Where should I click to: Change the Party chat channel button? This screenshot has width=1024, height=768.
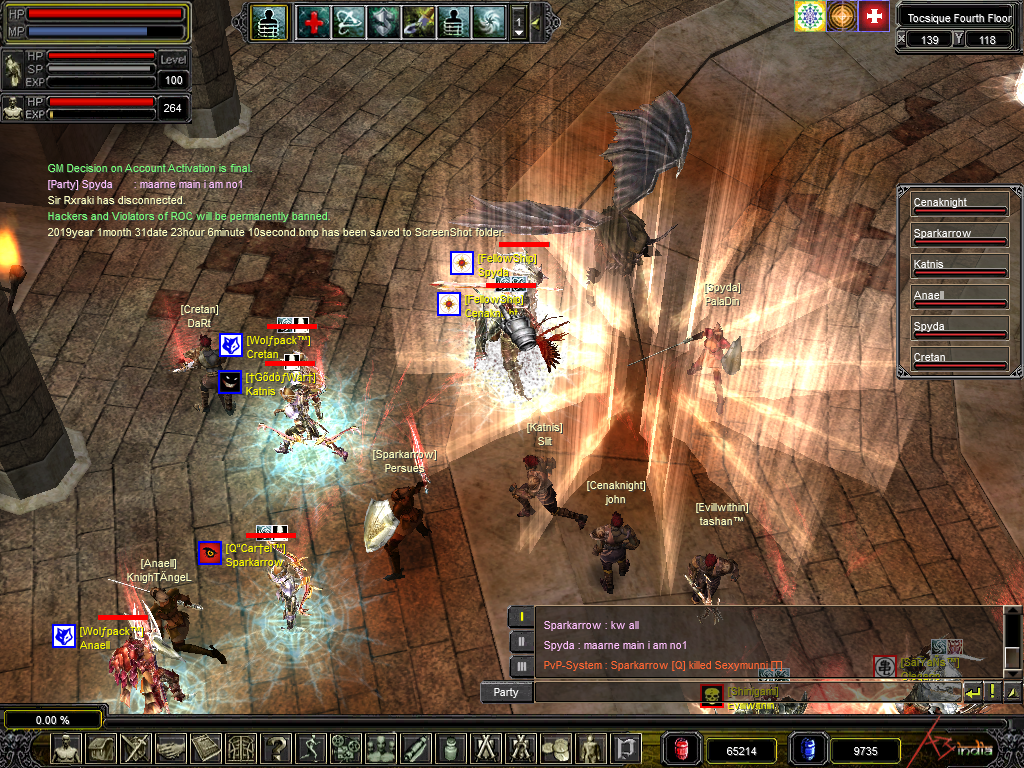click(x=506, y=692)
